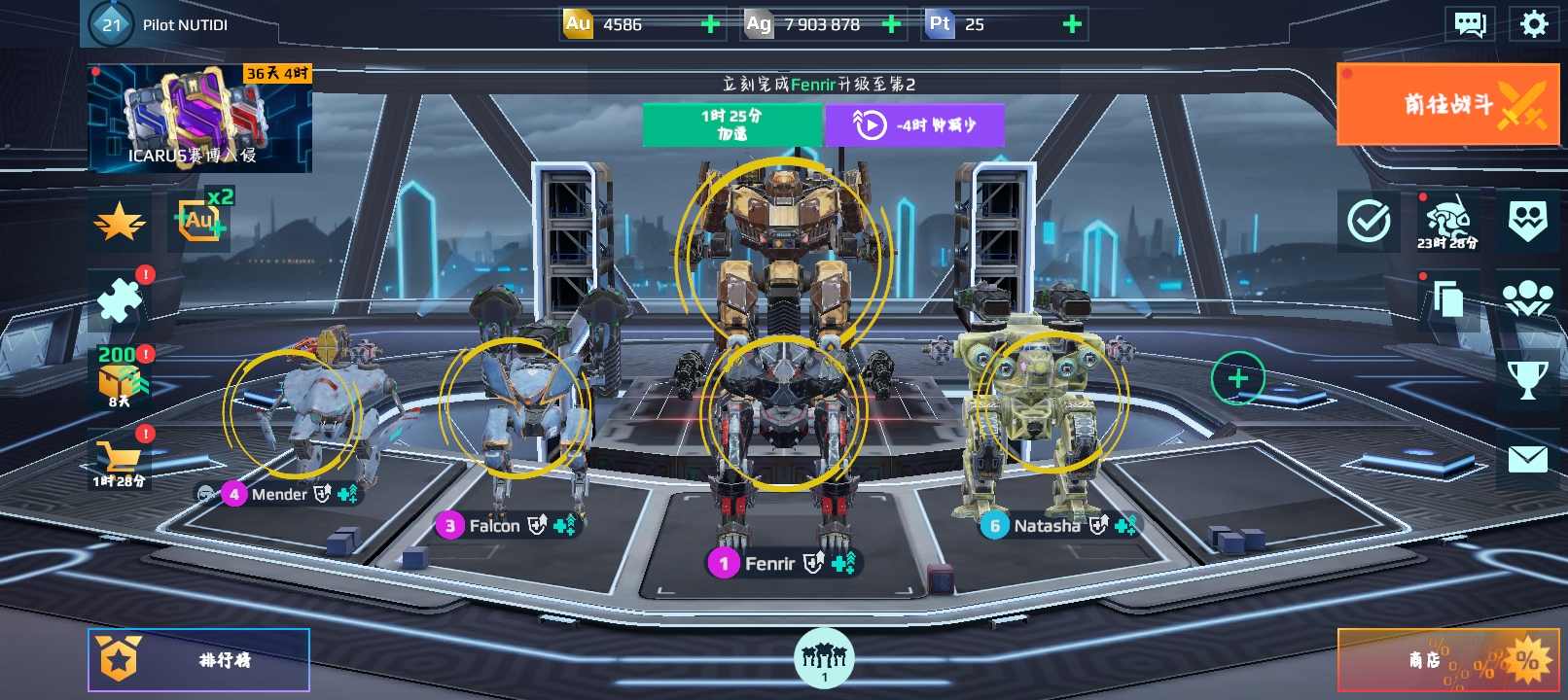The width and height of the screenshot is (1568, 700).
Task: Add a robot to the empty slot
Action: pyautogui.click(x=1237, y=378)
